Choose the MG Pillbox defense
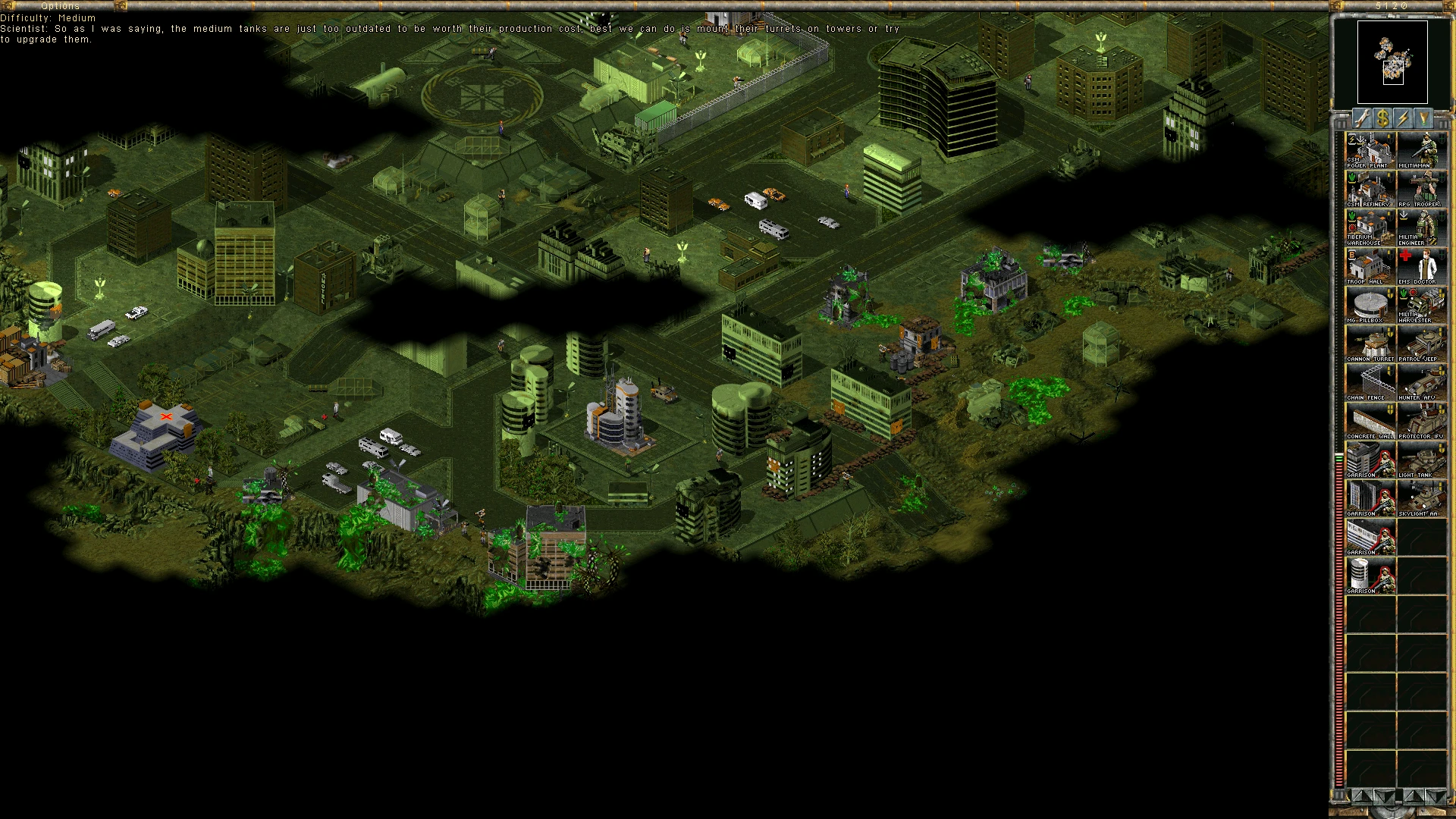Screen dimensions: 1456x819 click(1370, 305)
